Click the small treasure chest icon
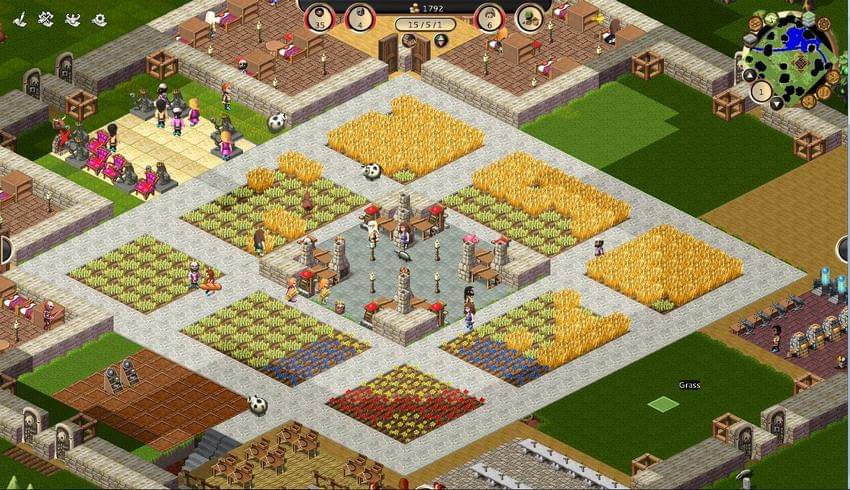This screenshot has width=850, height=490. (x=409, y=39)
